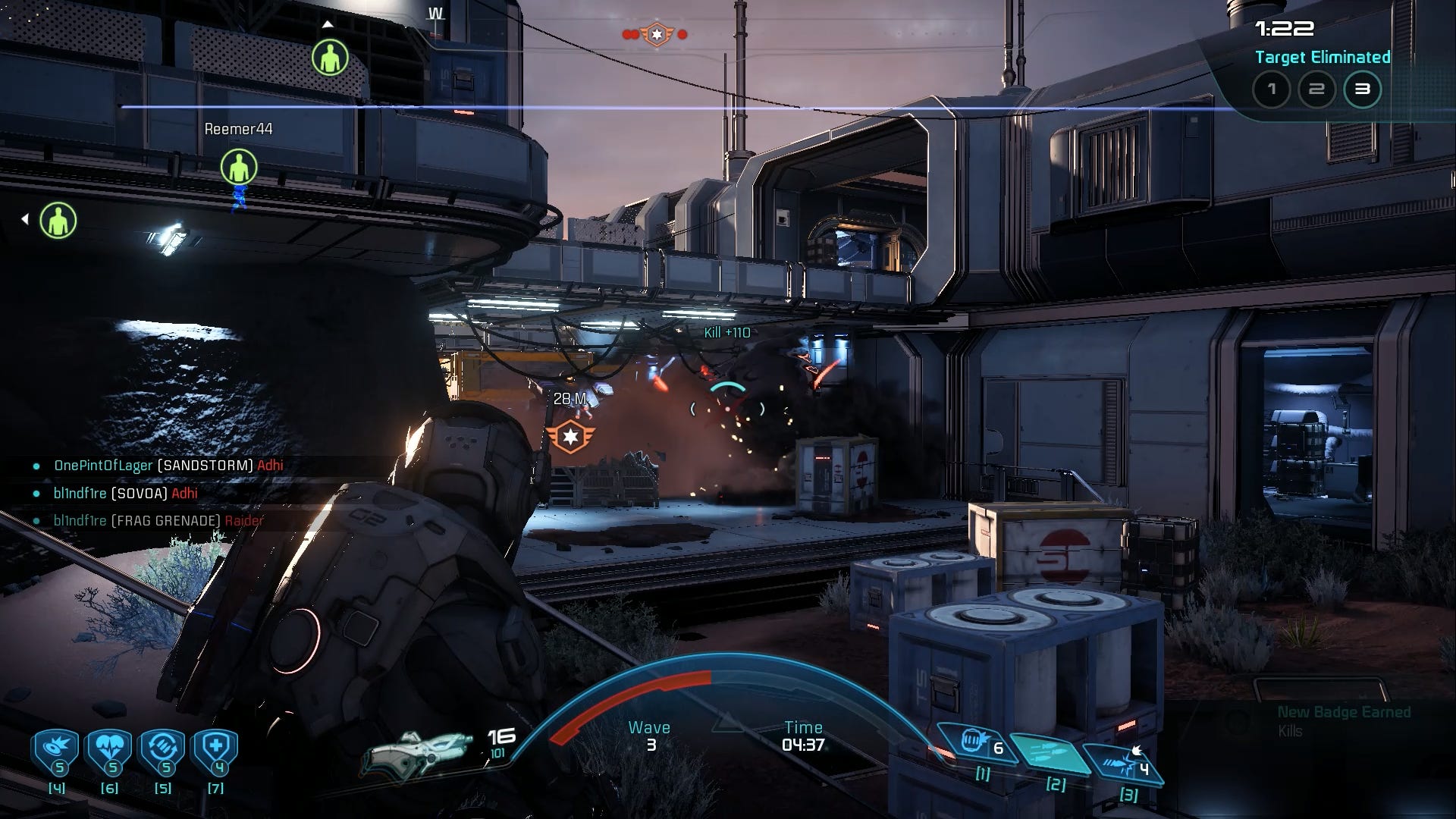Open the New Badge Earned notification
Screen dimensions: 1456x819
tap(1342, 720)
